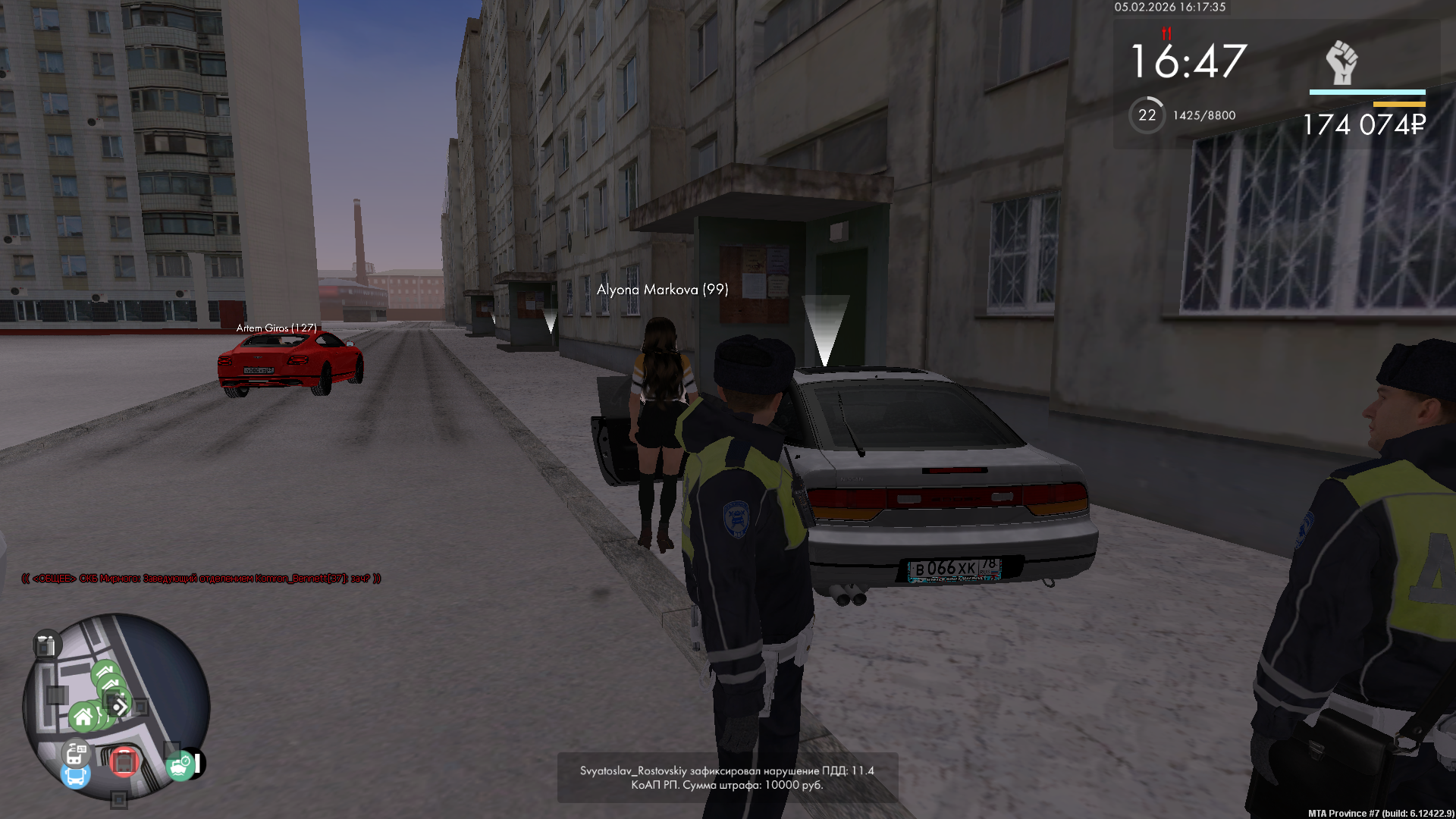The width and height of the screenshot is (1456, 819).
Task: Click the player arrow marker on the minimap
Action: [120, 708]
